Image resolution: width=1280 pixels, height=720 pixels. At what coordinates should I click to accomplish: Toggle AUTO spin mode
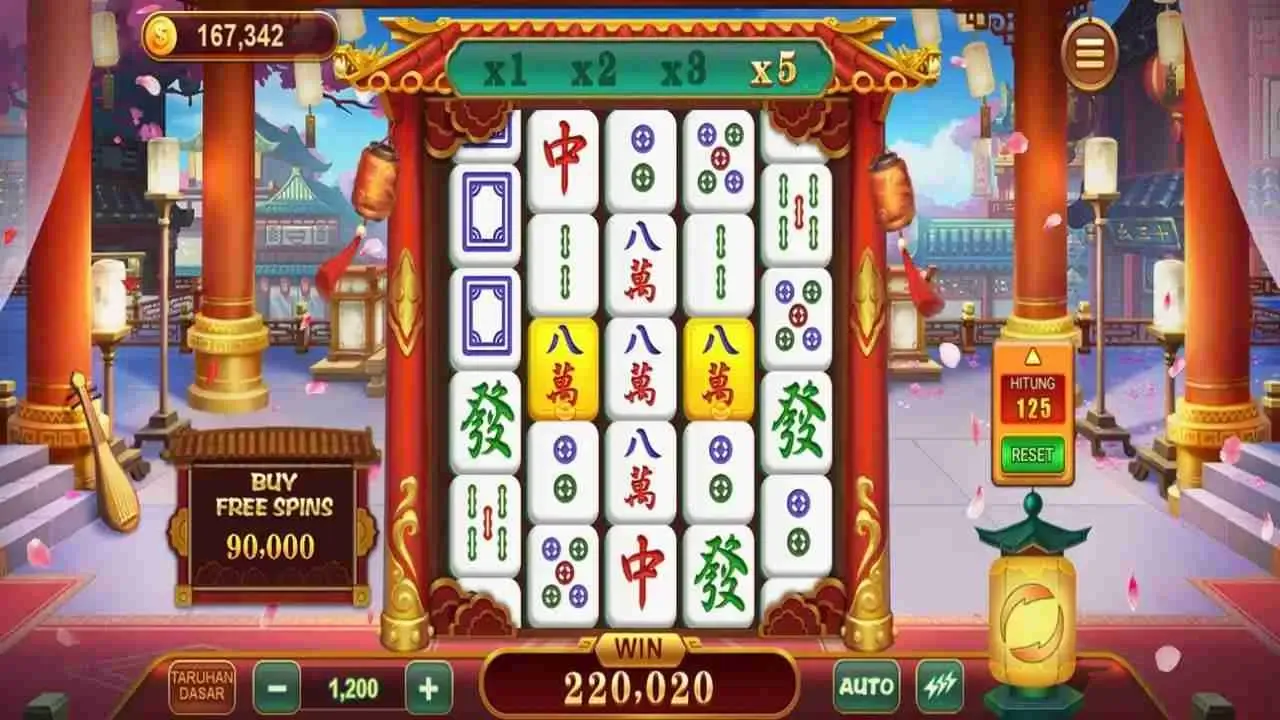point(869,684)
